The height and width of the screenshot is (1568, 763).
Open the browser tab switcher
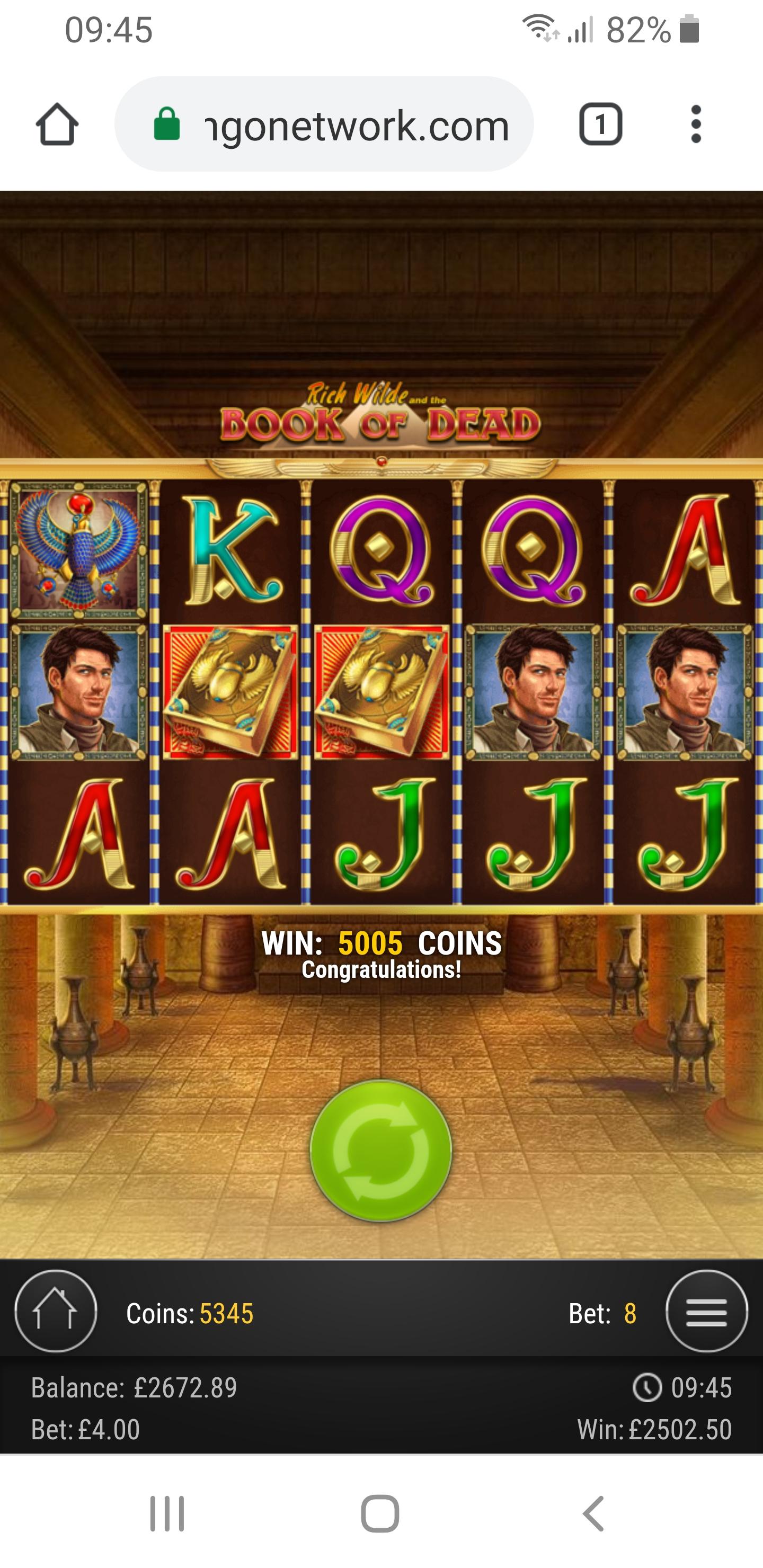point(600,124)
